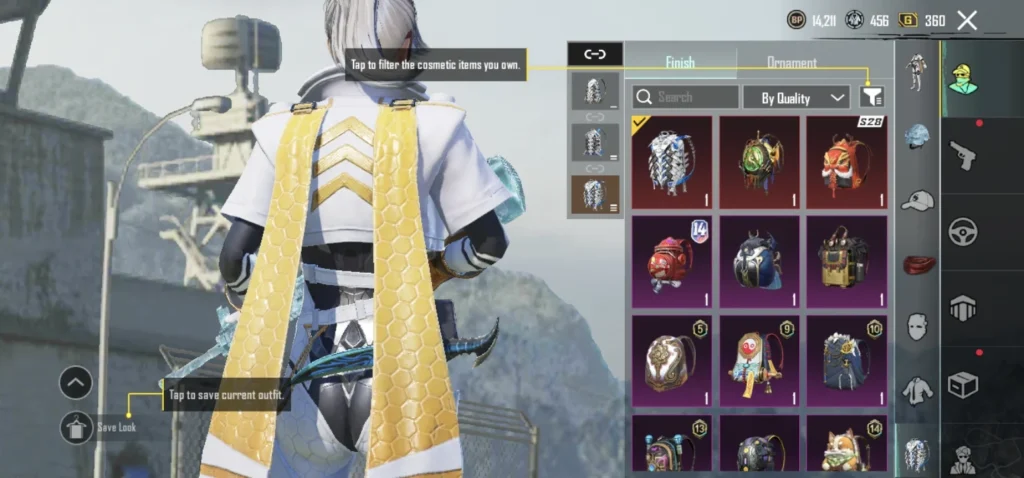The height and width of the screenshot is (478, 1024).
Task: Toggle the owned items filter funnel
Action: click(x=872, y=96)
